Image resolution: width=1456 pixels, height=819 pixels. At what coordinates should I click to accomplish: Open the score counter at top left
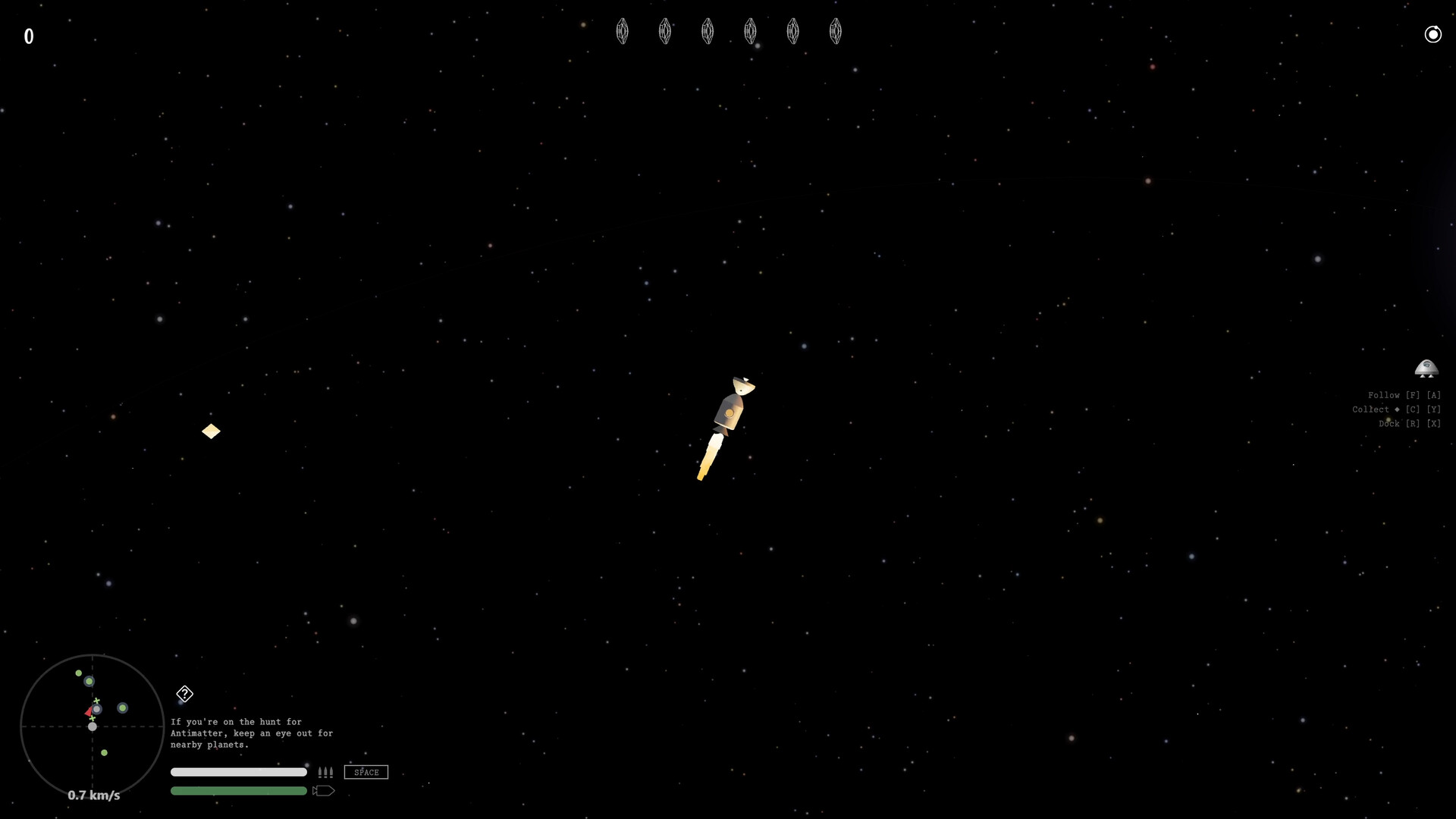pyautogui.click(x=30, y=35)
